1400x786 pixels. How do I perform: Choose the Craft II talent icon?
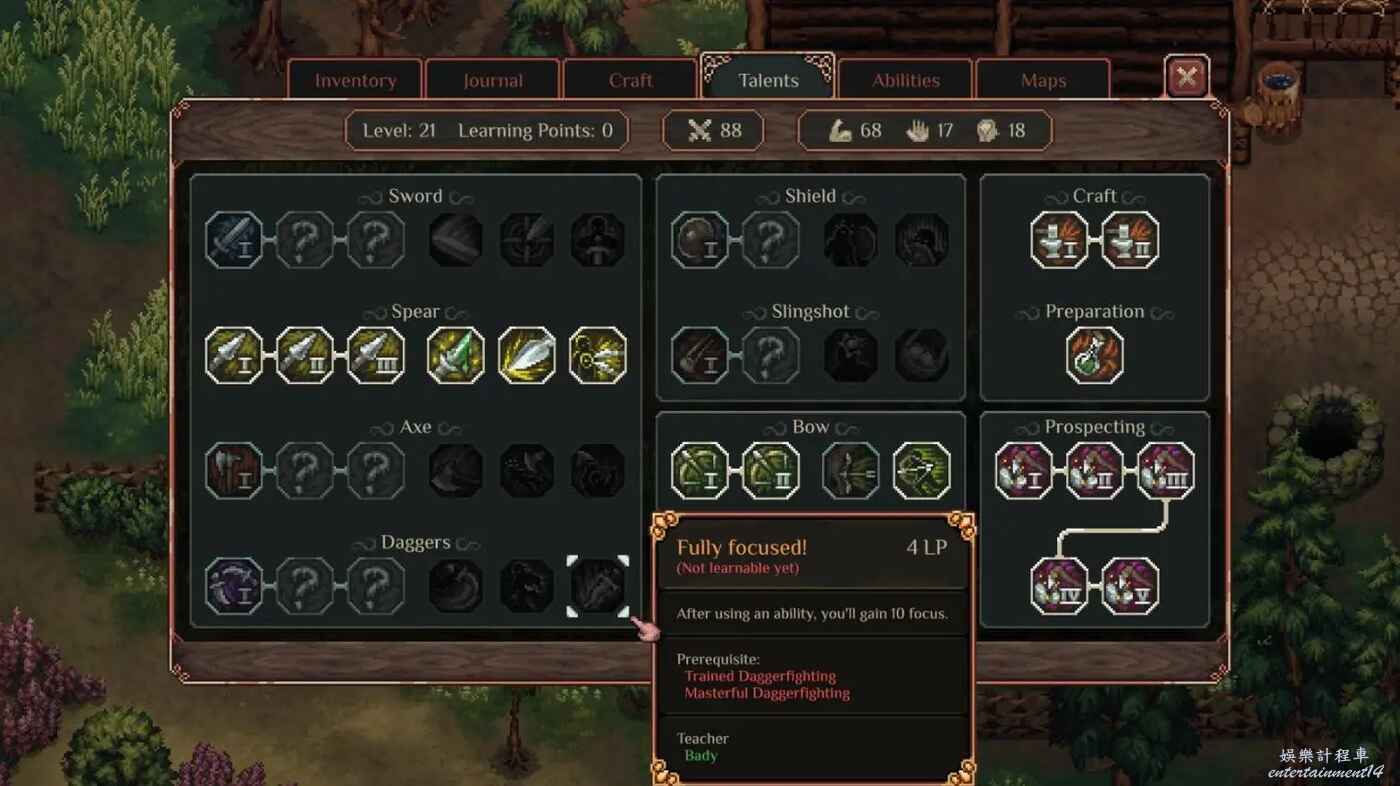1130,240
